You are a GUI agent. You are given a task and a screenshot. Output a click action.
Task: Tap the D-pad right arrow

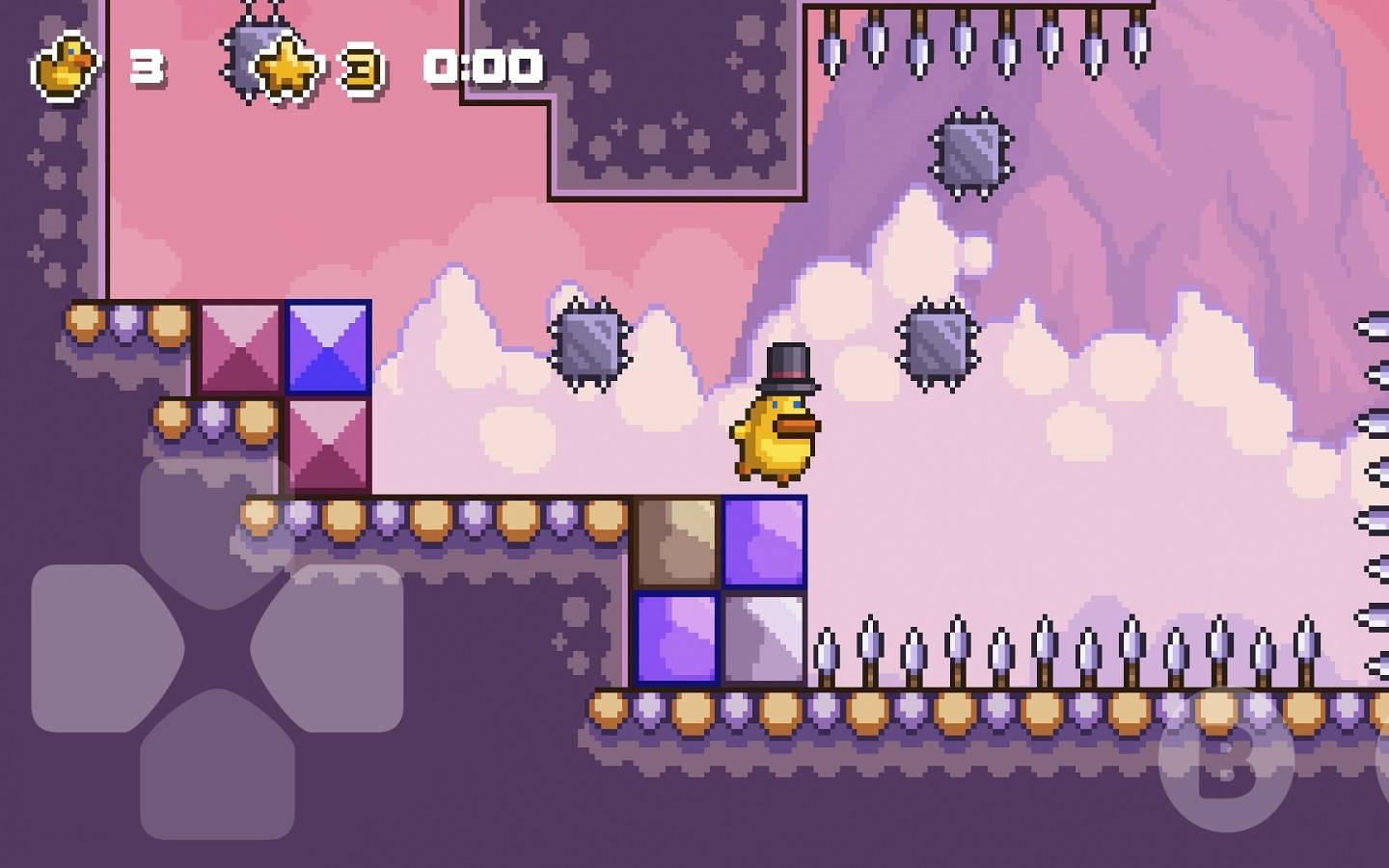[333, 647]
